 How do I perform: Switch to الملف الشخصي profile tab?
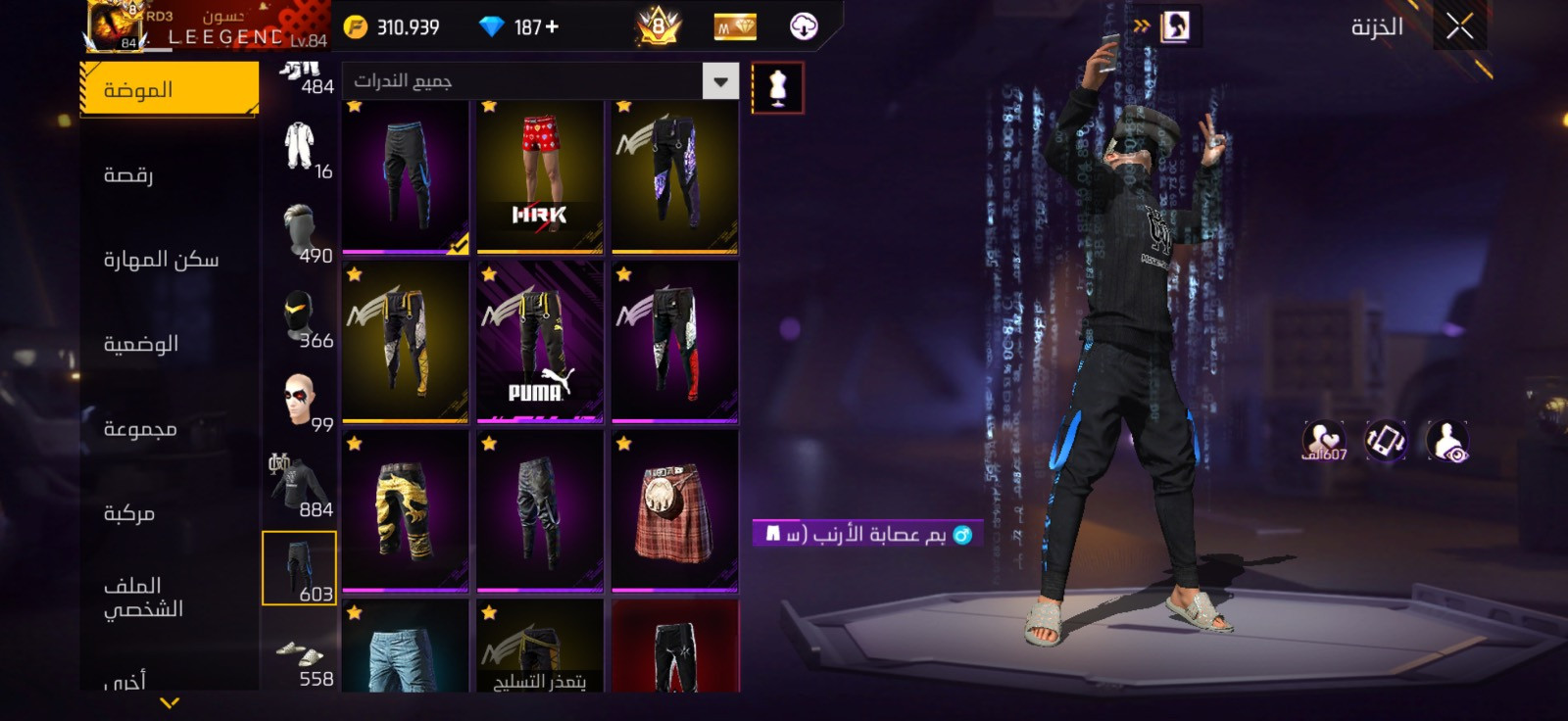[143, 597]
